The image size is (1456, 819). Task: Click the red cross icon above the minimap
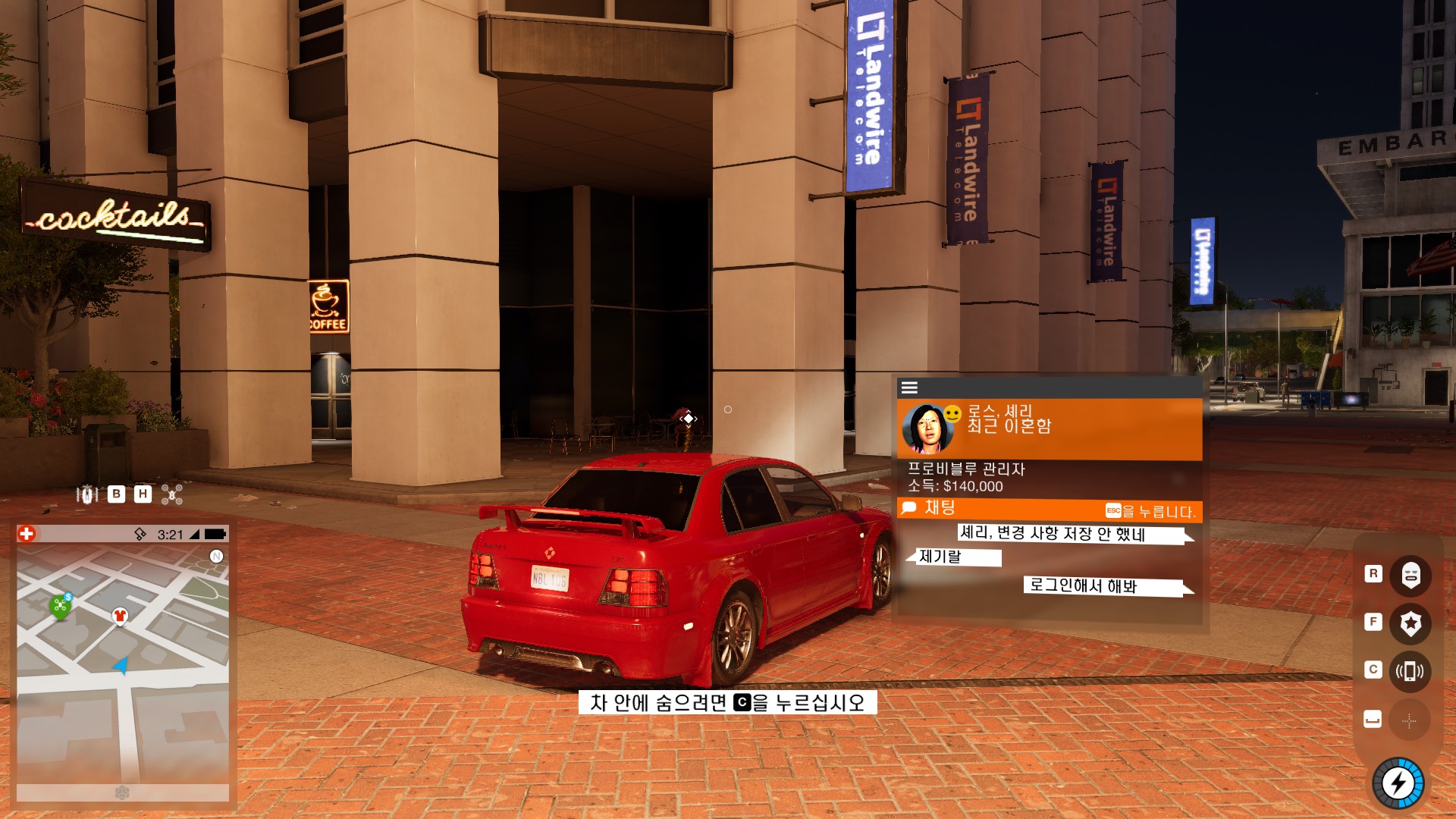coord(27,534)
